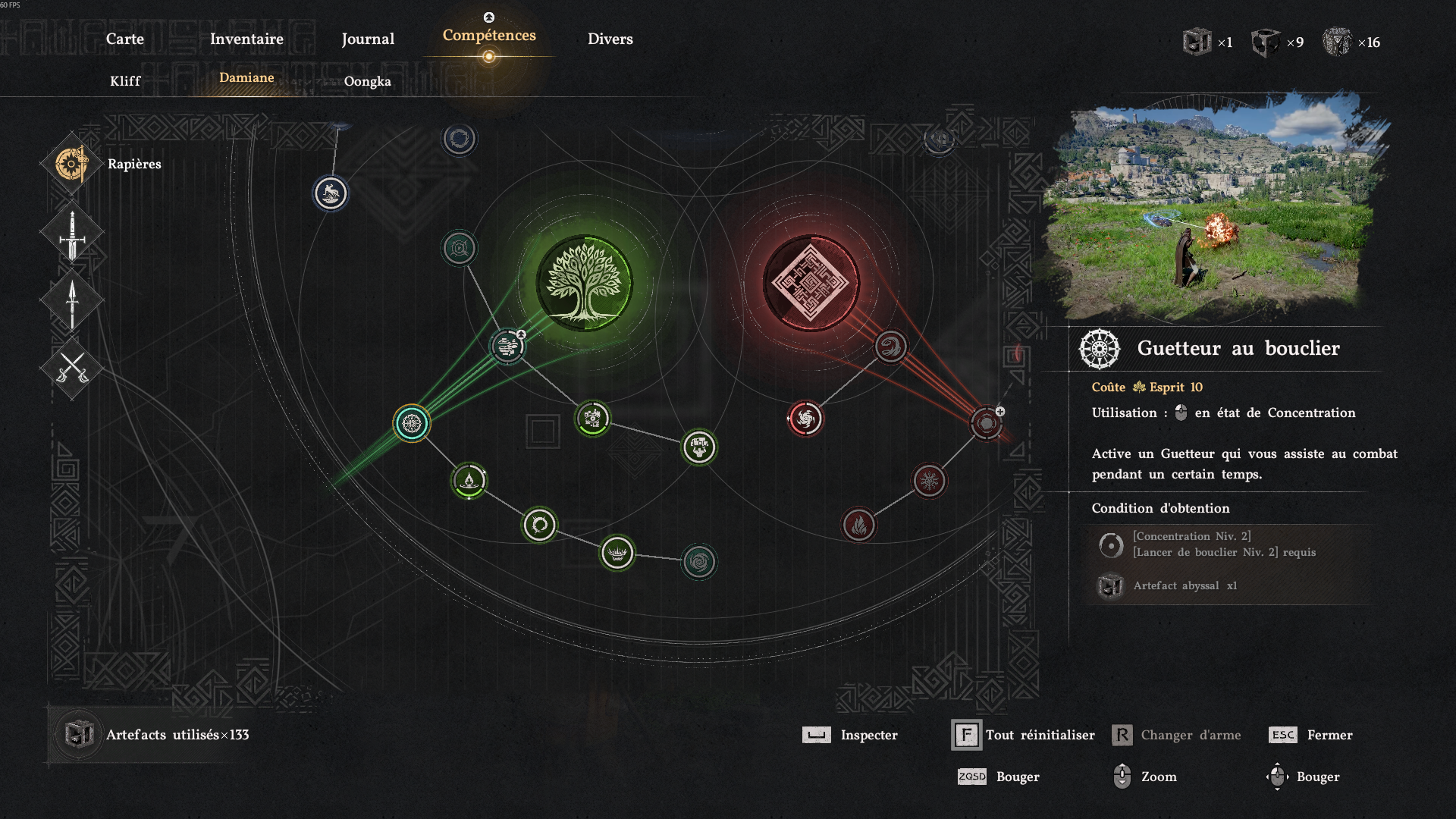
Task: Select the spear weapon icon
Action: pyautogui.click(x=72, y=302)
